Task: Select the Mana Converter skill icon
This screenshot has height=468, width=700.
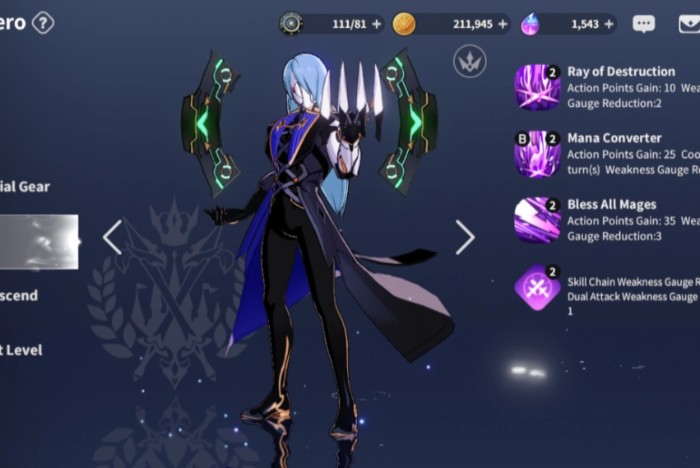Action: (538, 153)
